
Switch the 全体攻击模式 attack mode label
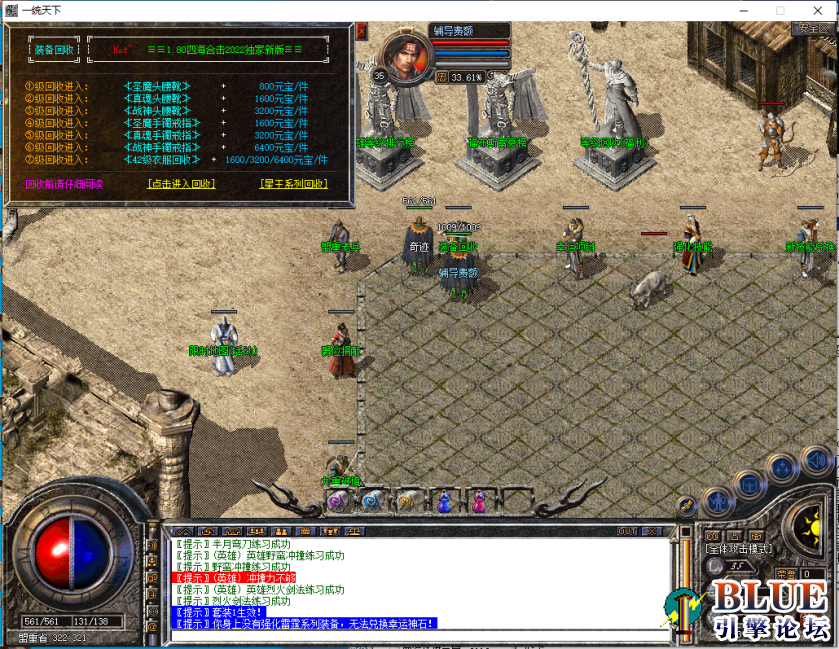pos(738,548)
